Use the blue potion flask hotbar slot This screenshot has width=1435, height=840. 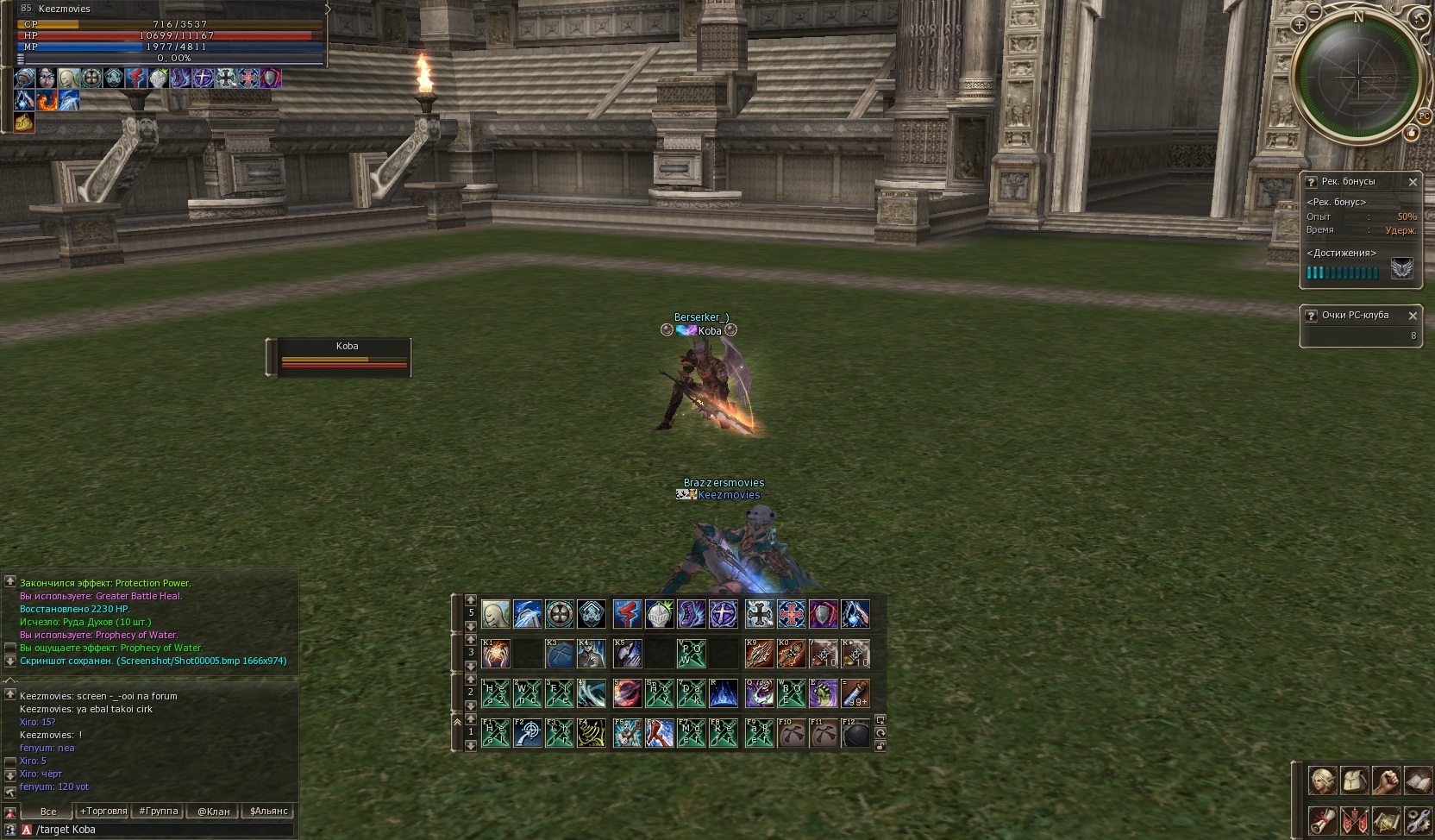tap(855, 693)
